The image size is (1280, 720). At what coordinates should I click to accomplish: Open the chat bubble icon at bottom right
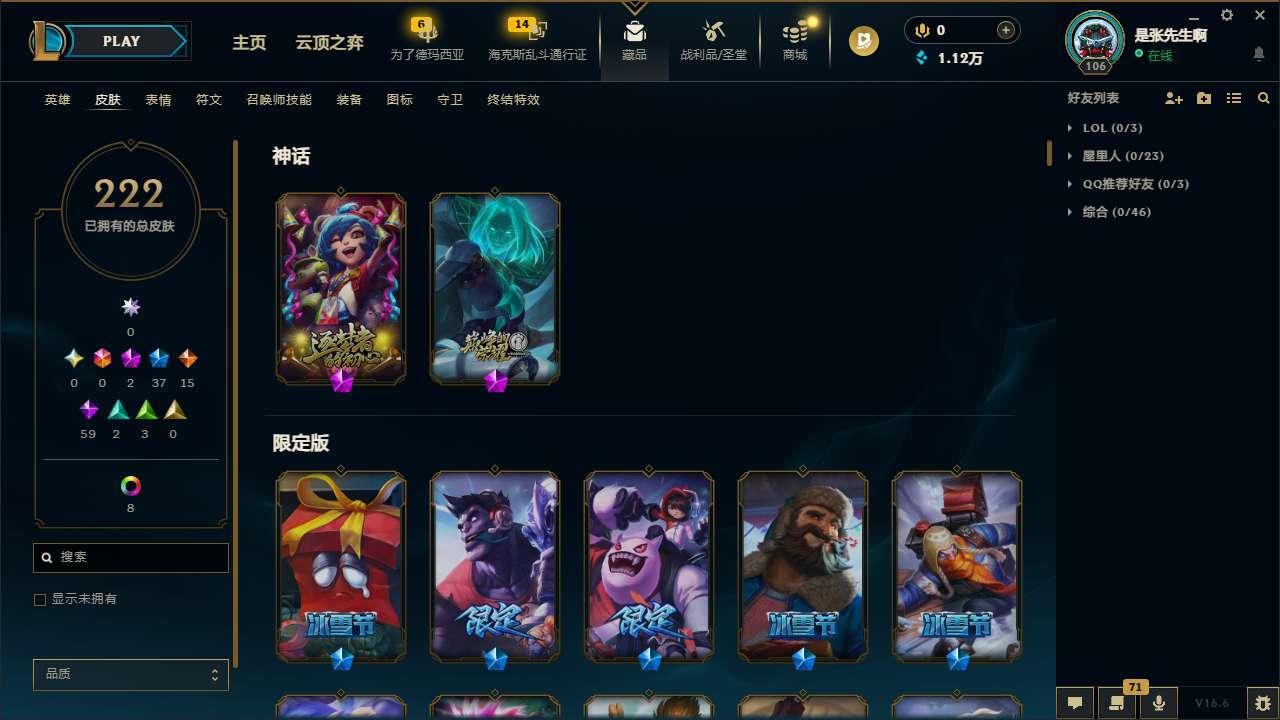[1075, 702]
